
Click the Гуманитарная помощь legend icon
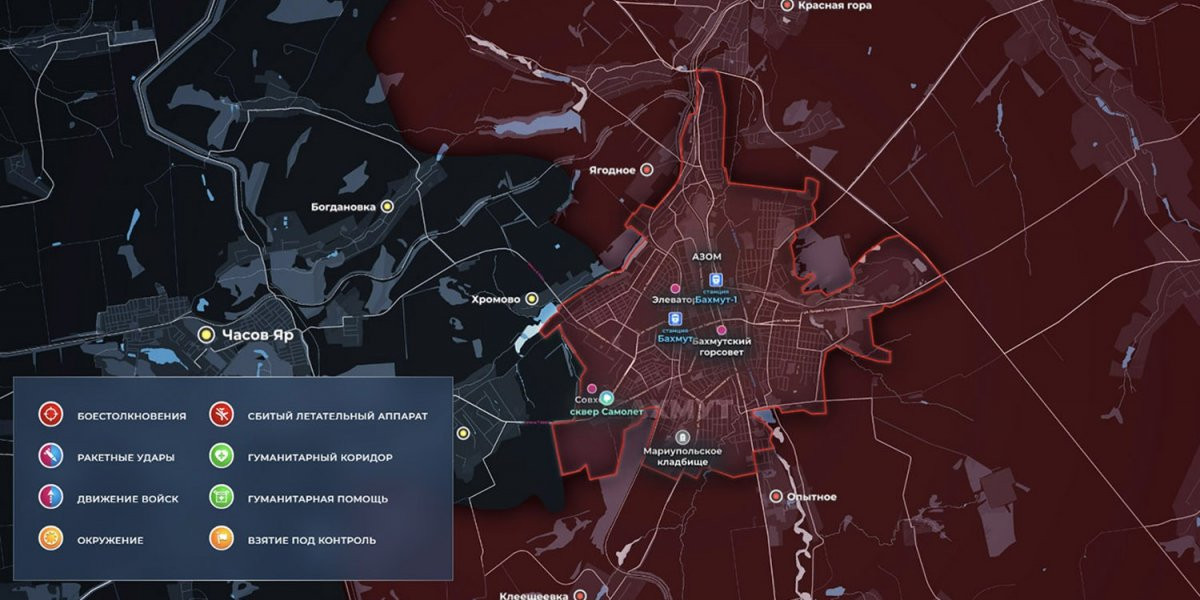point(221,498)
